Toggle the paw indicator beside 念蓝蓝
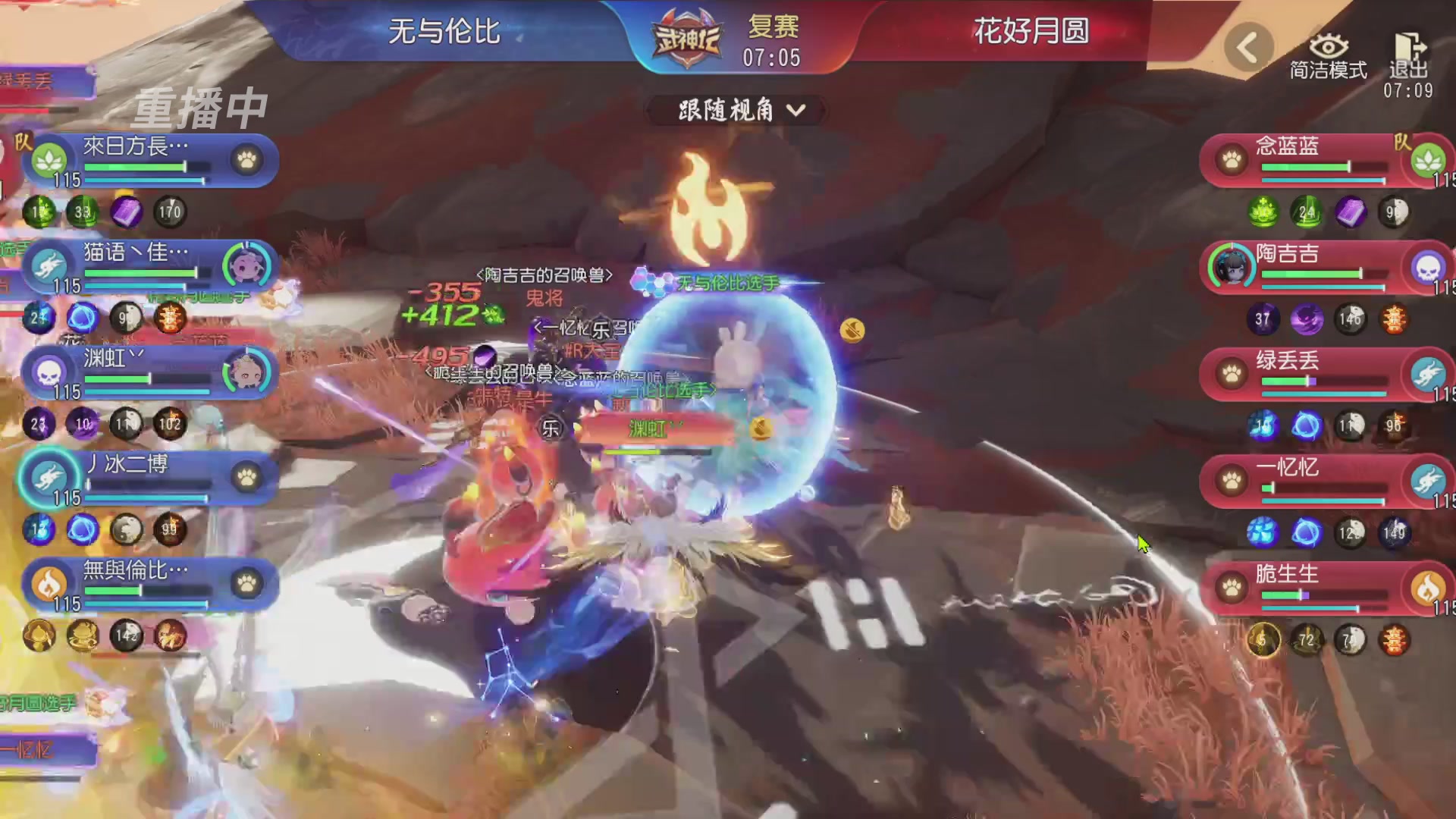The image size is (1456, 819). pos(1232,159)
